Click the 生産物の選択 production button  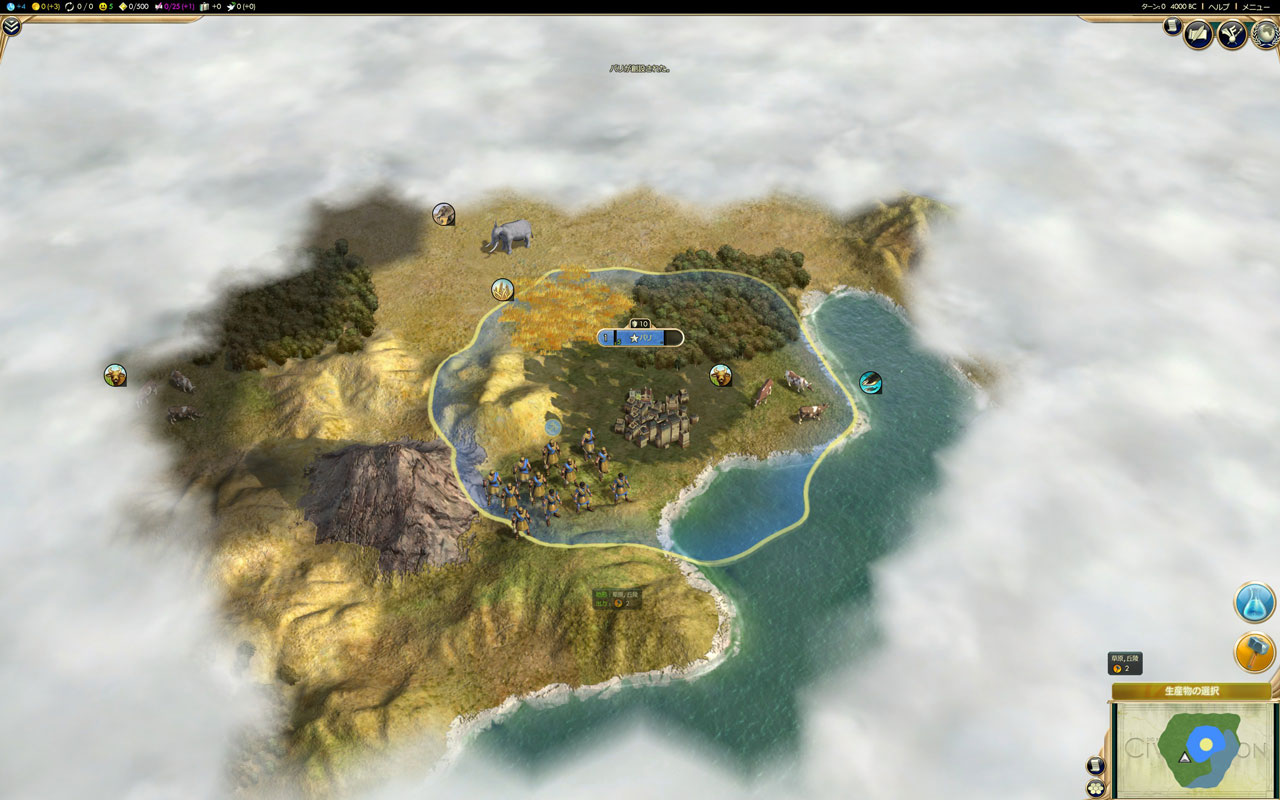(1190, 691)
